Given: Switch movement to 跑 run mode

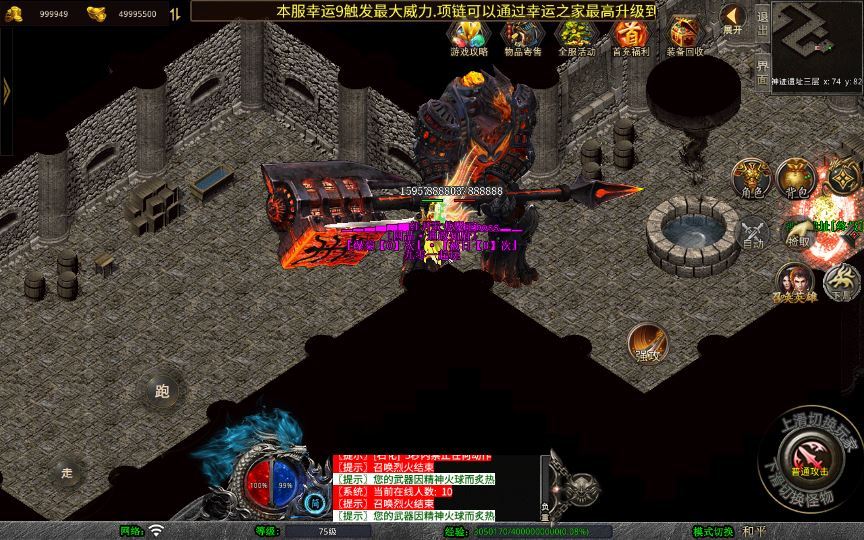Looking at the screenshot, I should [x=162, y=391].
